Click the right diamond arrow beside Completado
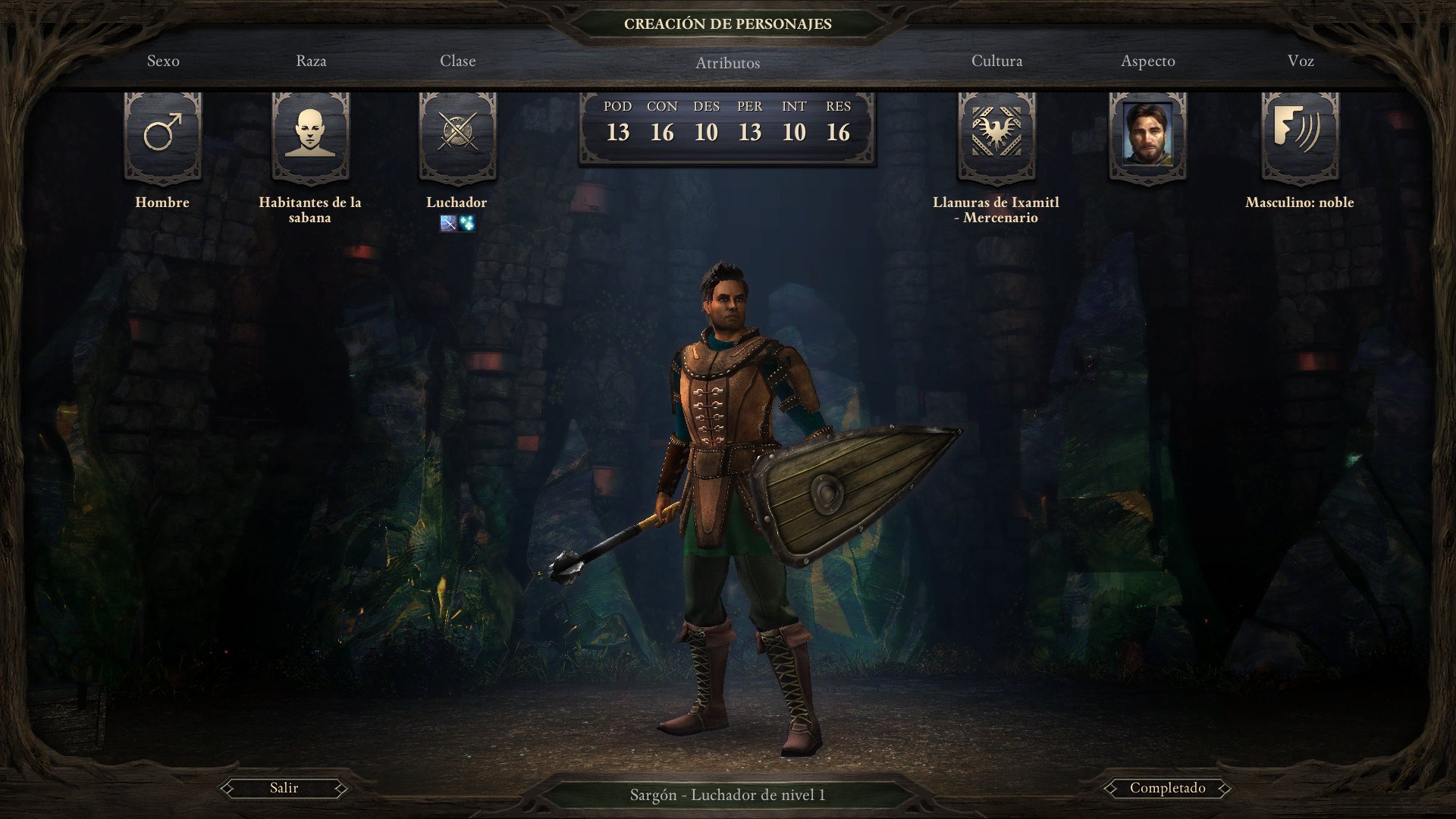 tap(1226, 788)
